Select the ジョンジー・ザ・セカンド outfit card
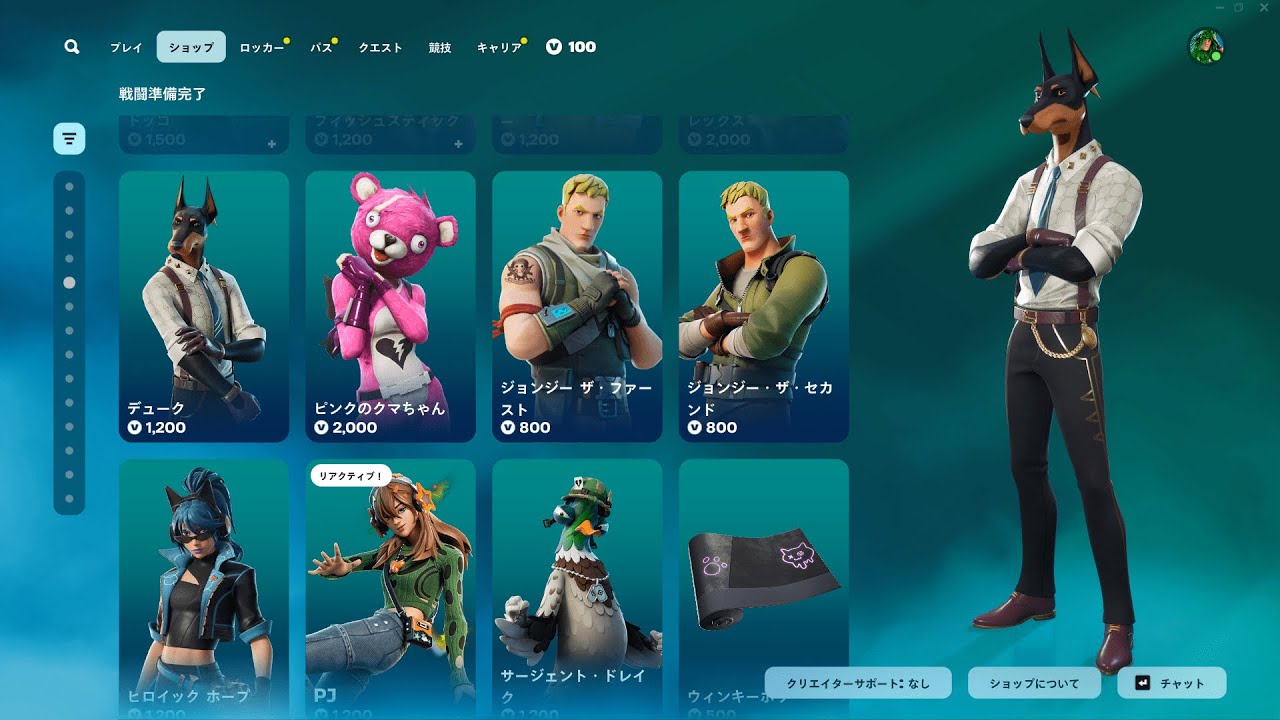Viewport: 1280px width, 720px height. (x=764, y=306)
